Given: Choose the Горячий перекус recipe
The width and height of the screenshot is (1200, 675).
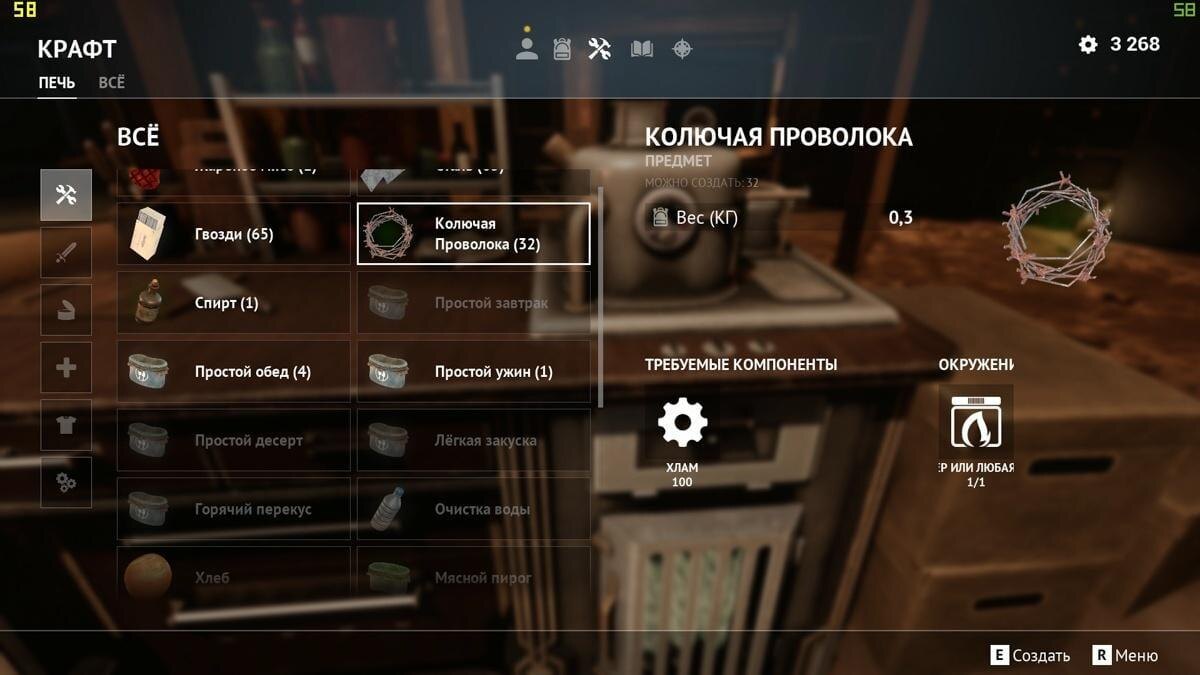Looking at the screenshot, I should (x=233, y=509).
